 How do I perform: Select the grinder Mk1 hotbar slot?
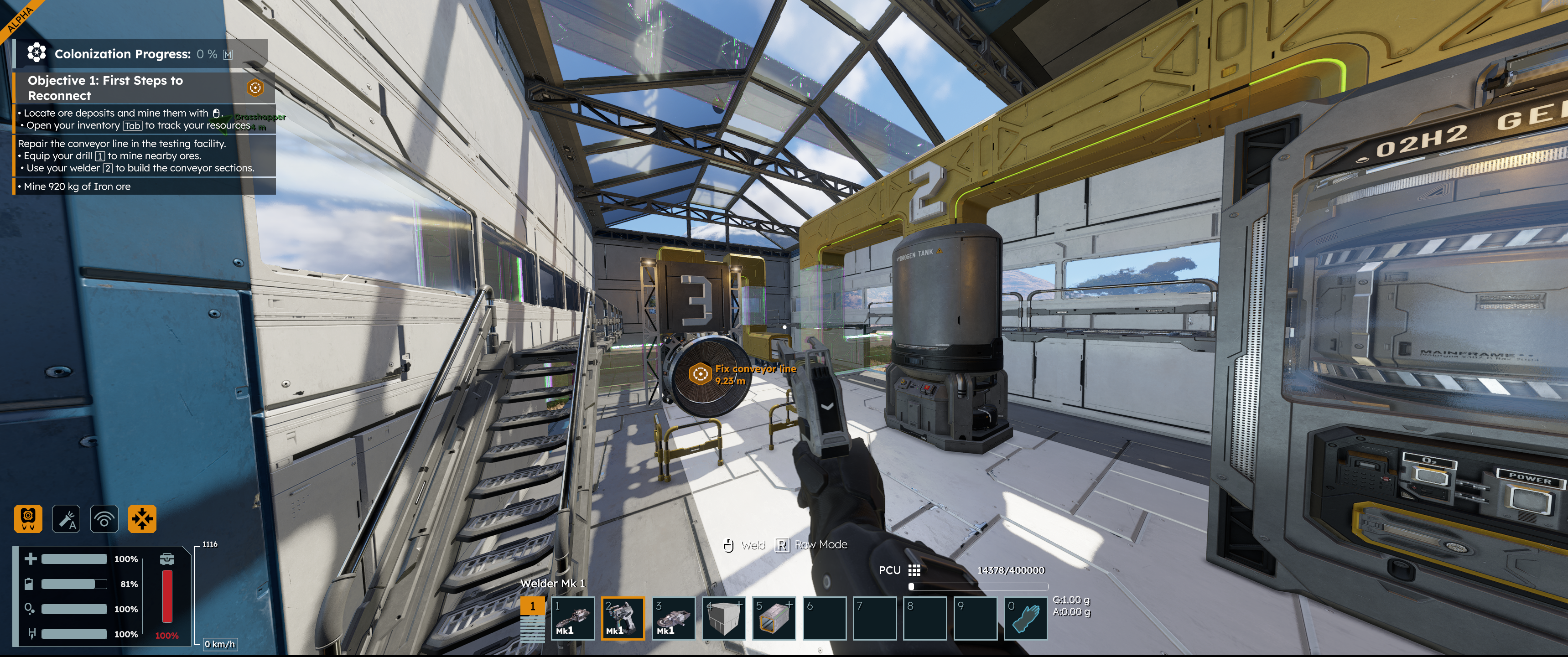673,618
